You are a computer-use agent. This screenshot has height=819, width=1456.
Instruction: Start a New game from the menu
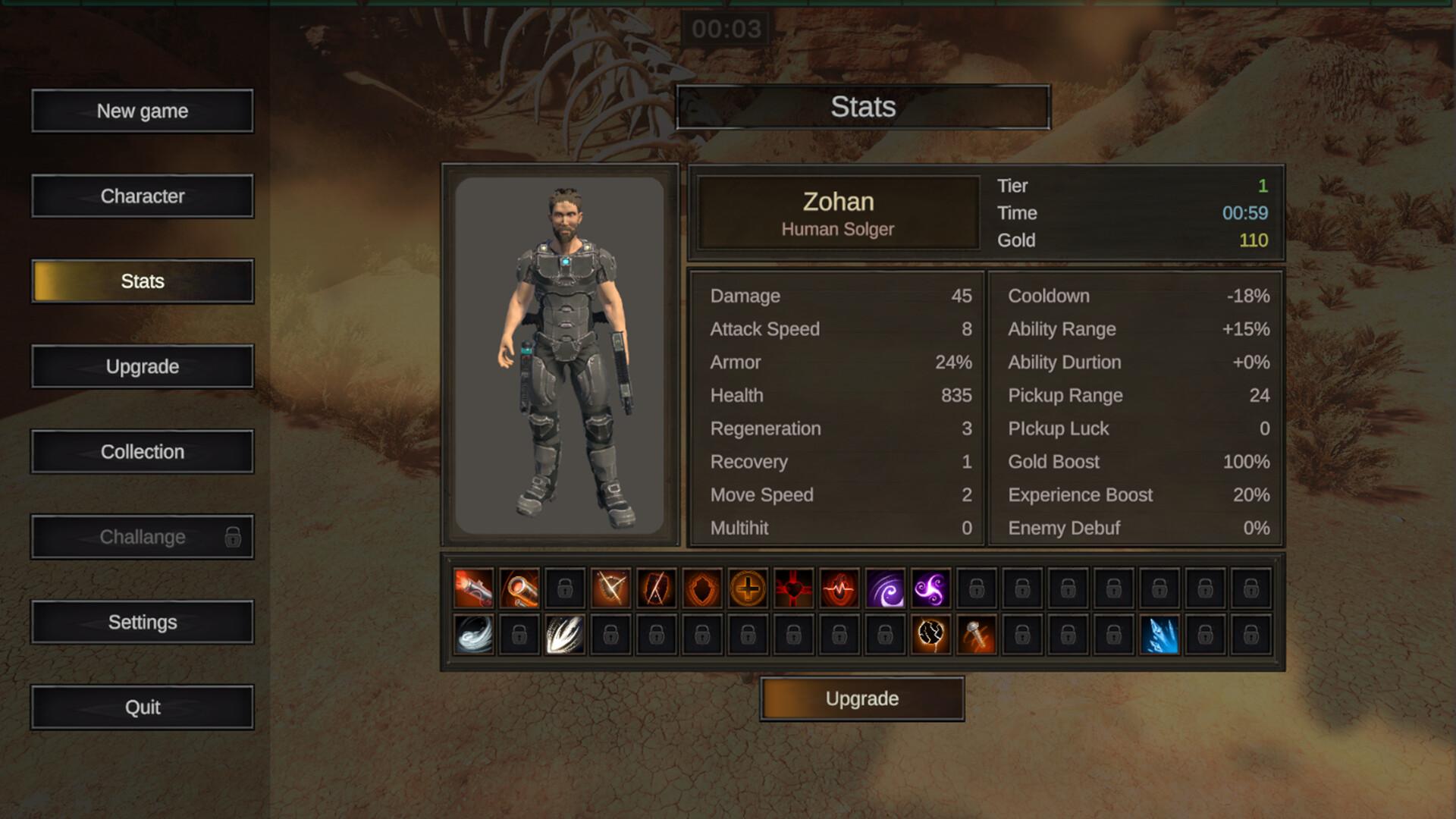143,111
